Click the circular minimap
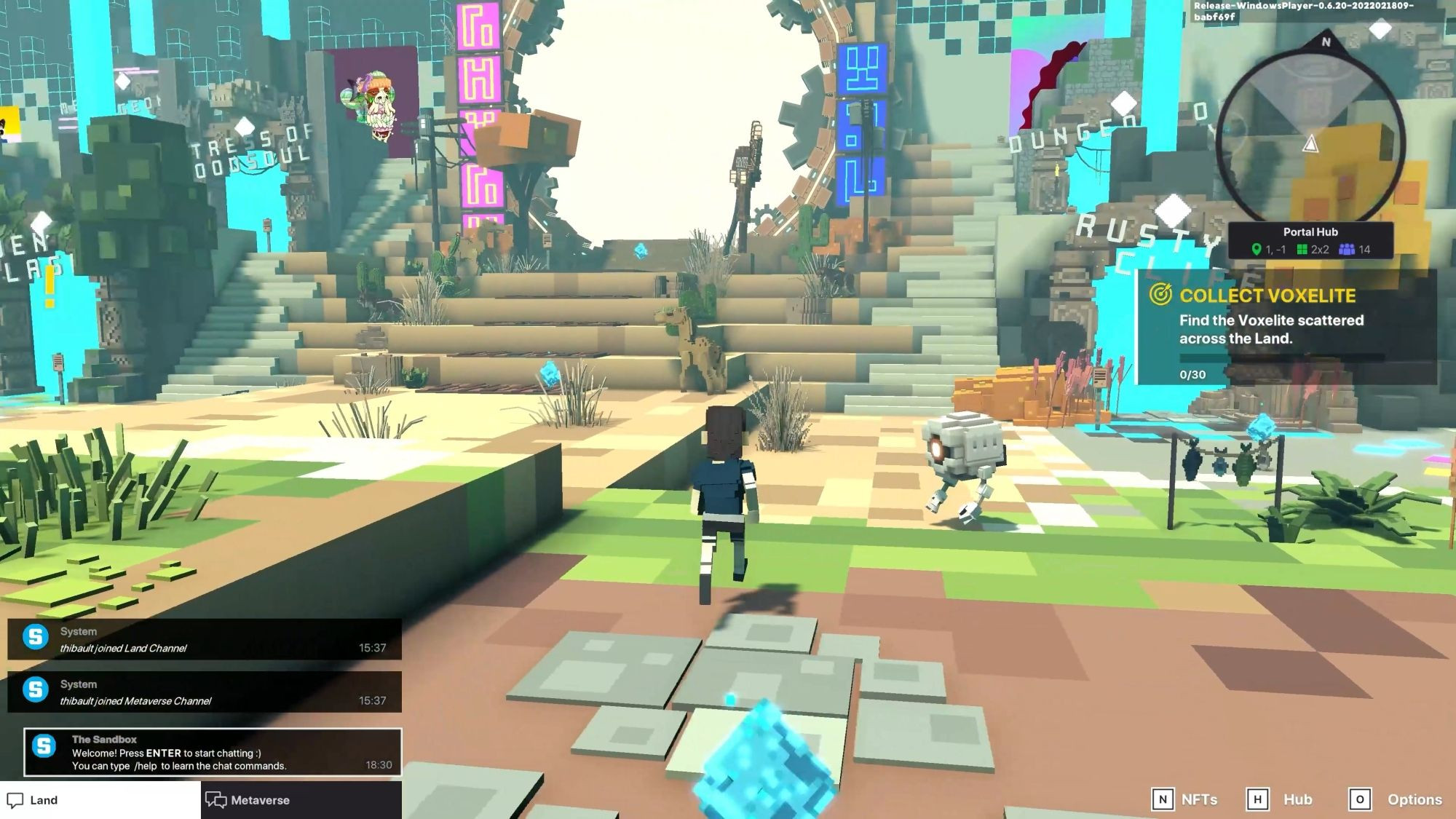The image size is (1456, 819). pyautogui.click(x=1310, y=138)
